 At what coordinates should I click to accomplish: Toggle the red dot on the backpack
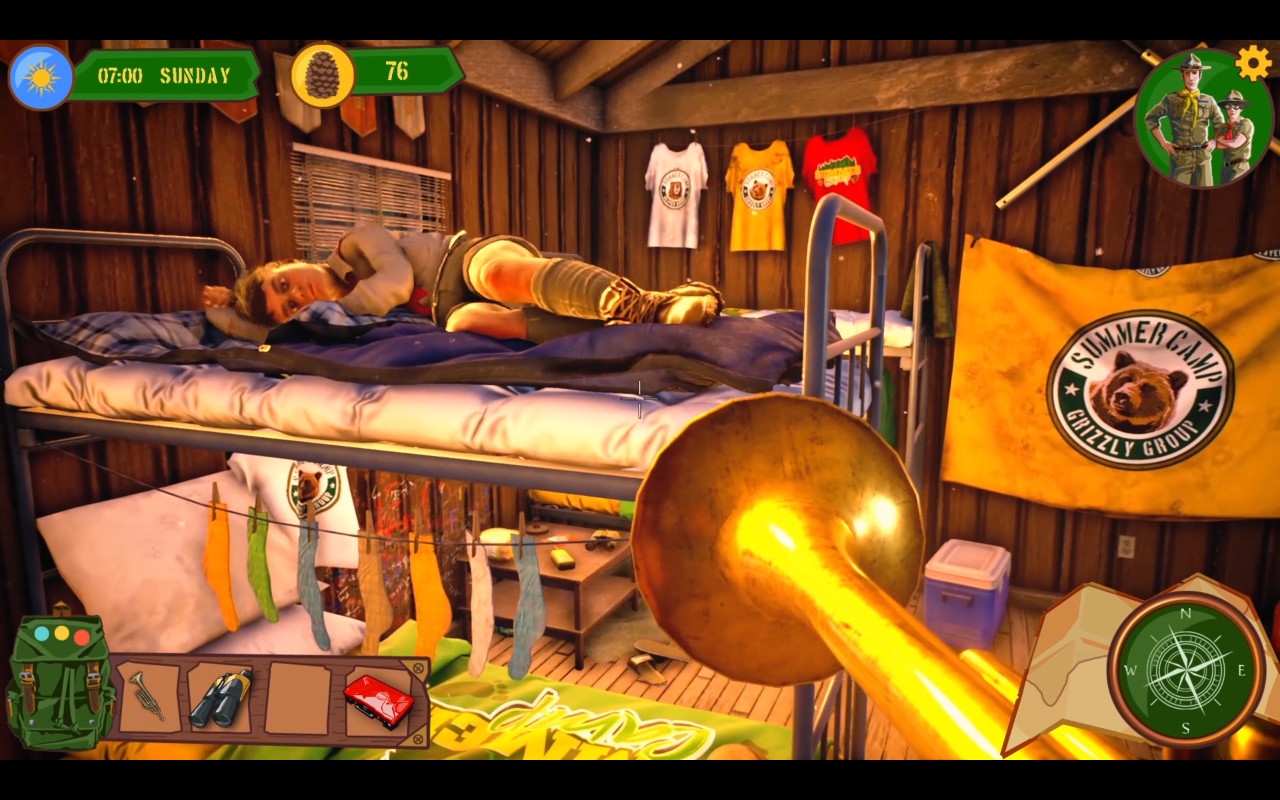82,635
